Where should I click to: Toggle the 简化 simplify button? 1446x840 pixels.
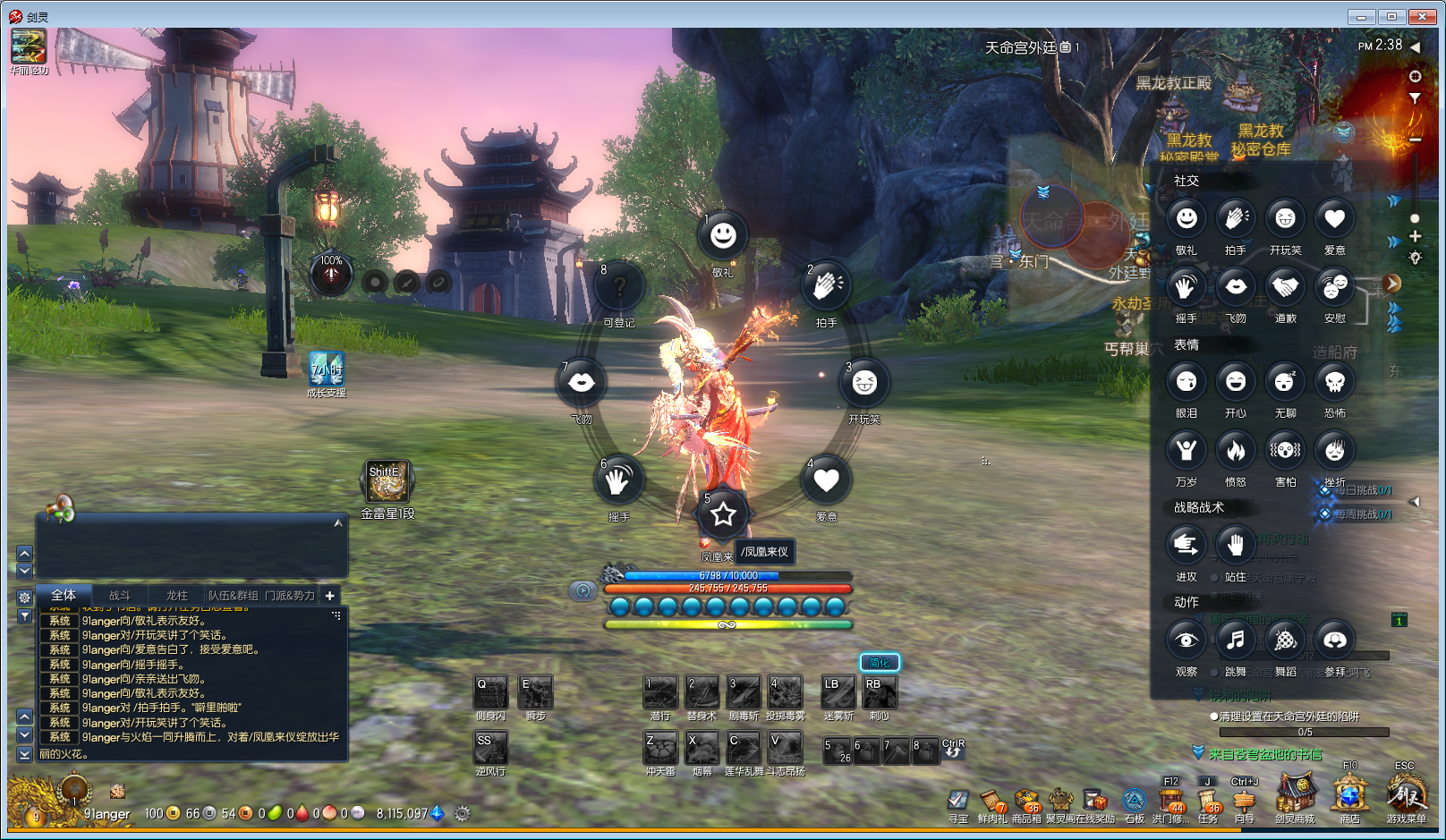click(880, 663)
